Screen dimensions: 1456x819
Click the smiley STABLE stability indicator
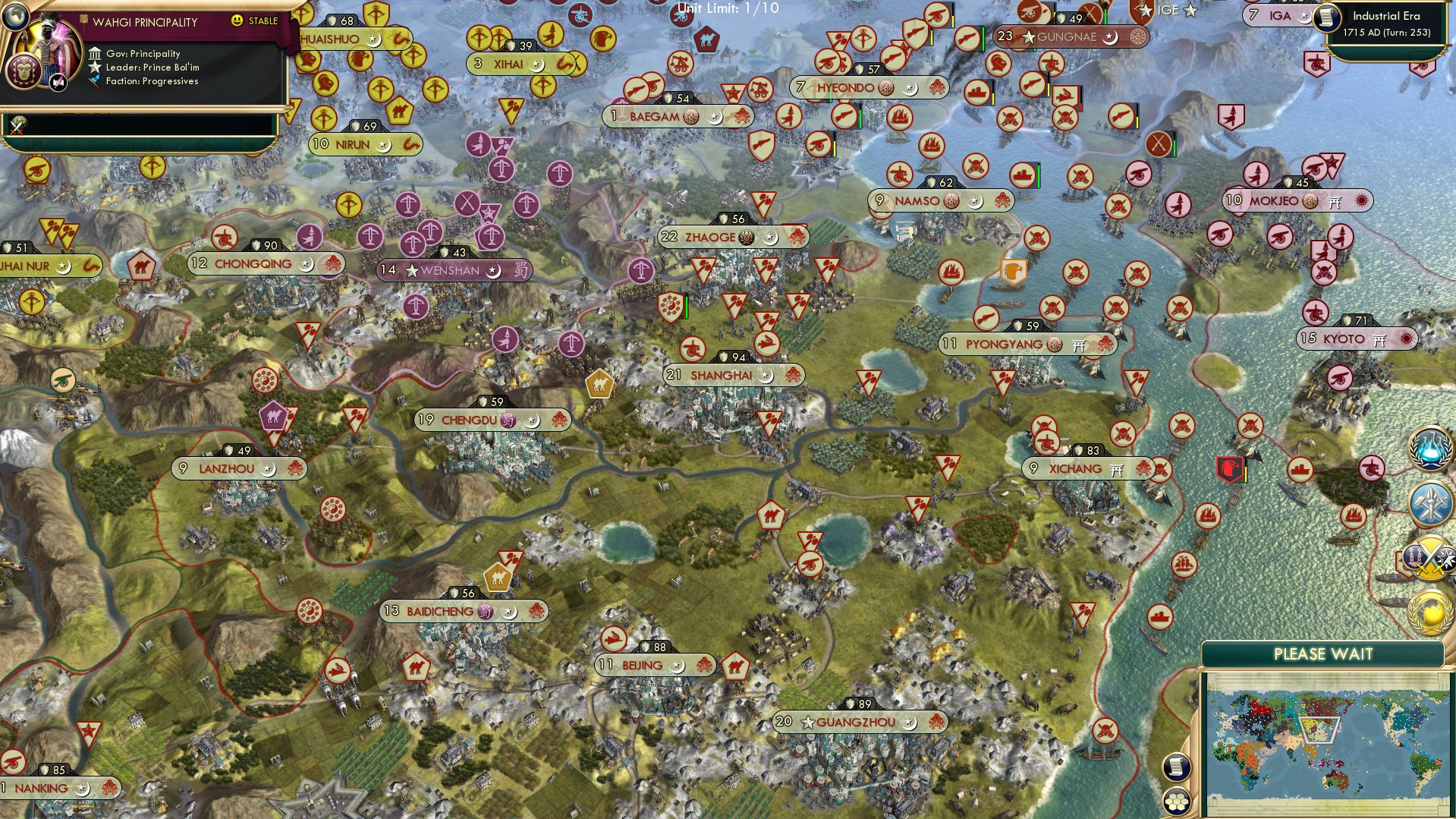(238, 22)
